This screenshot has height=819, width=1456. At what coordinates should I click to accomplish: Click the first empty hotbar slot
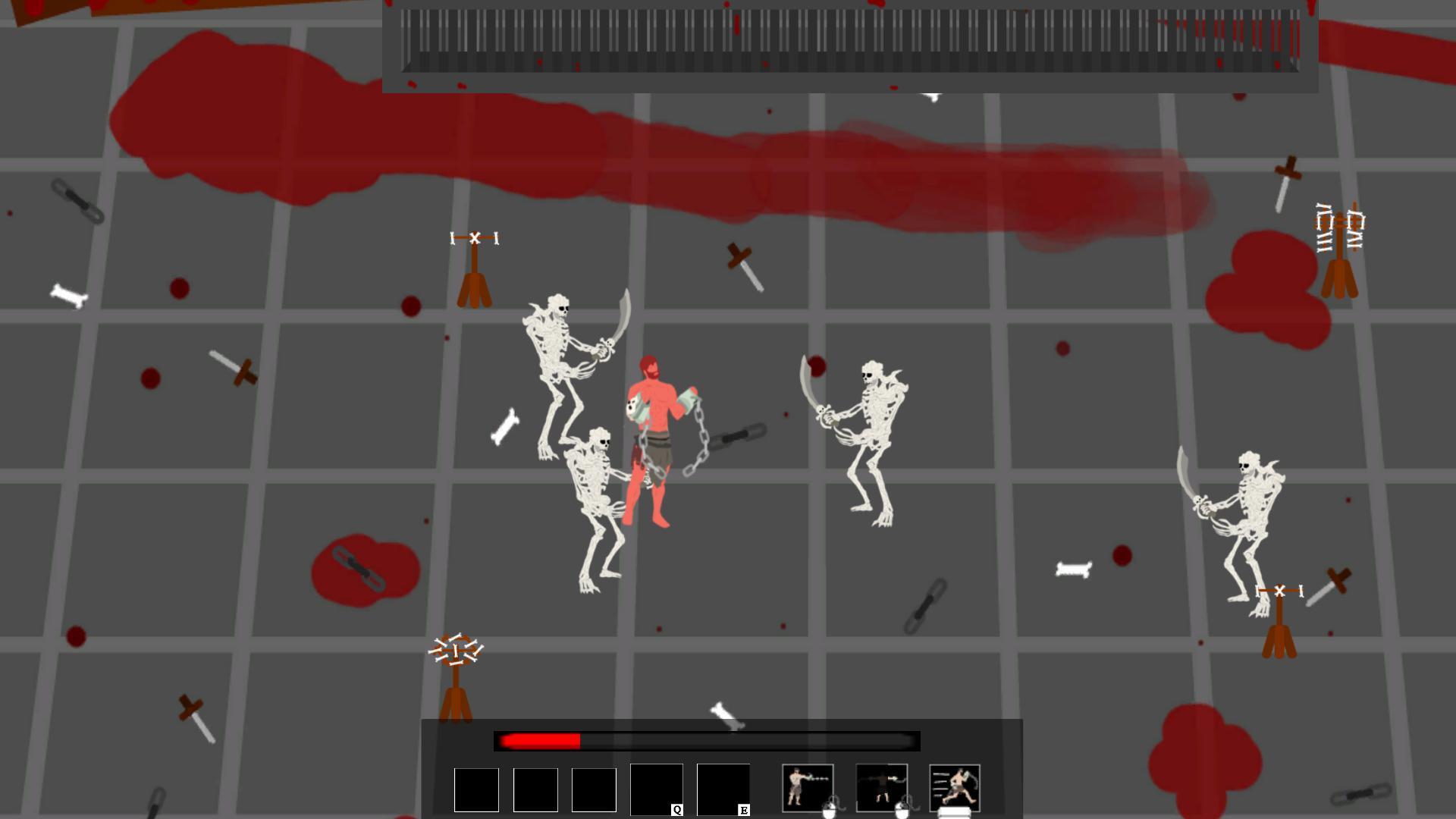point(475,789)
